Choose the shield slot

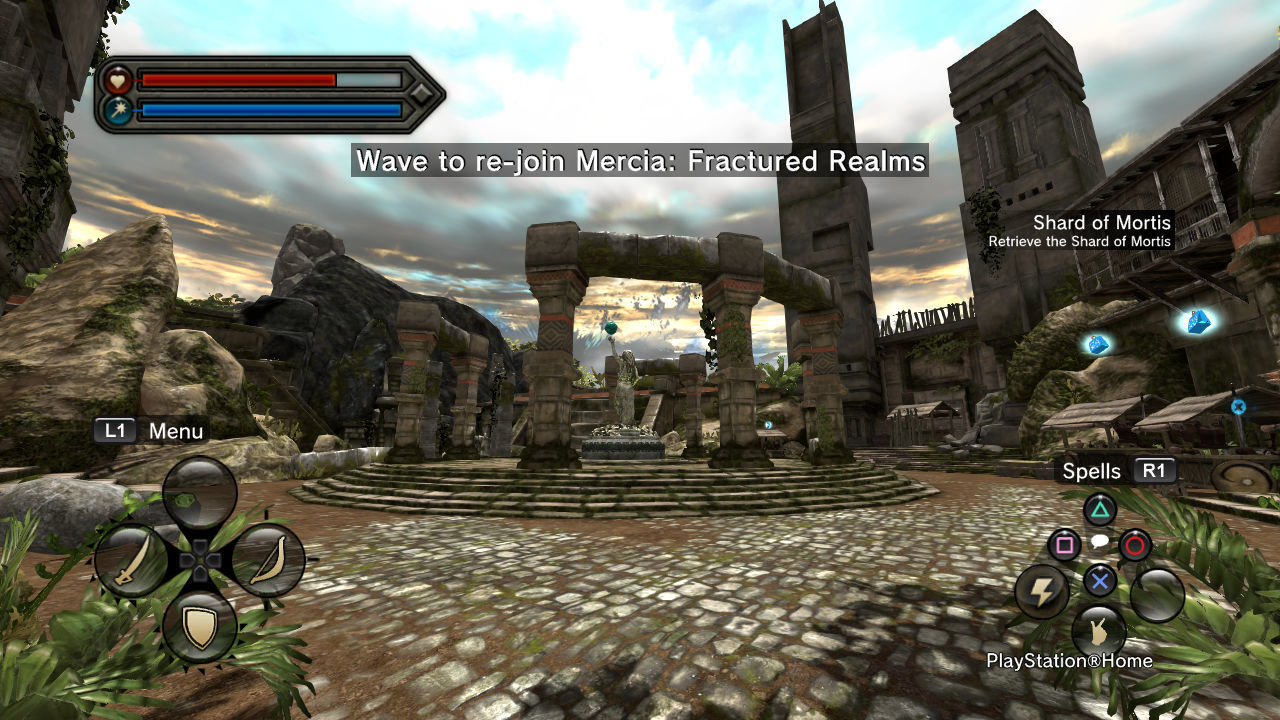(200, 627)
